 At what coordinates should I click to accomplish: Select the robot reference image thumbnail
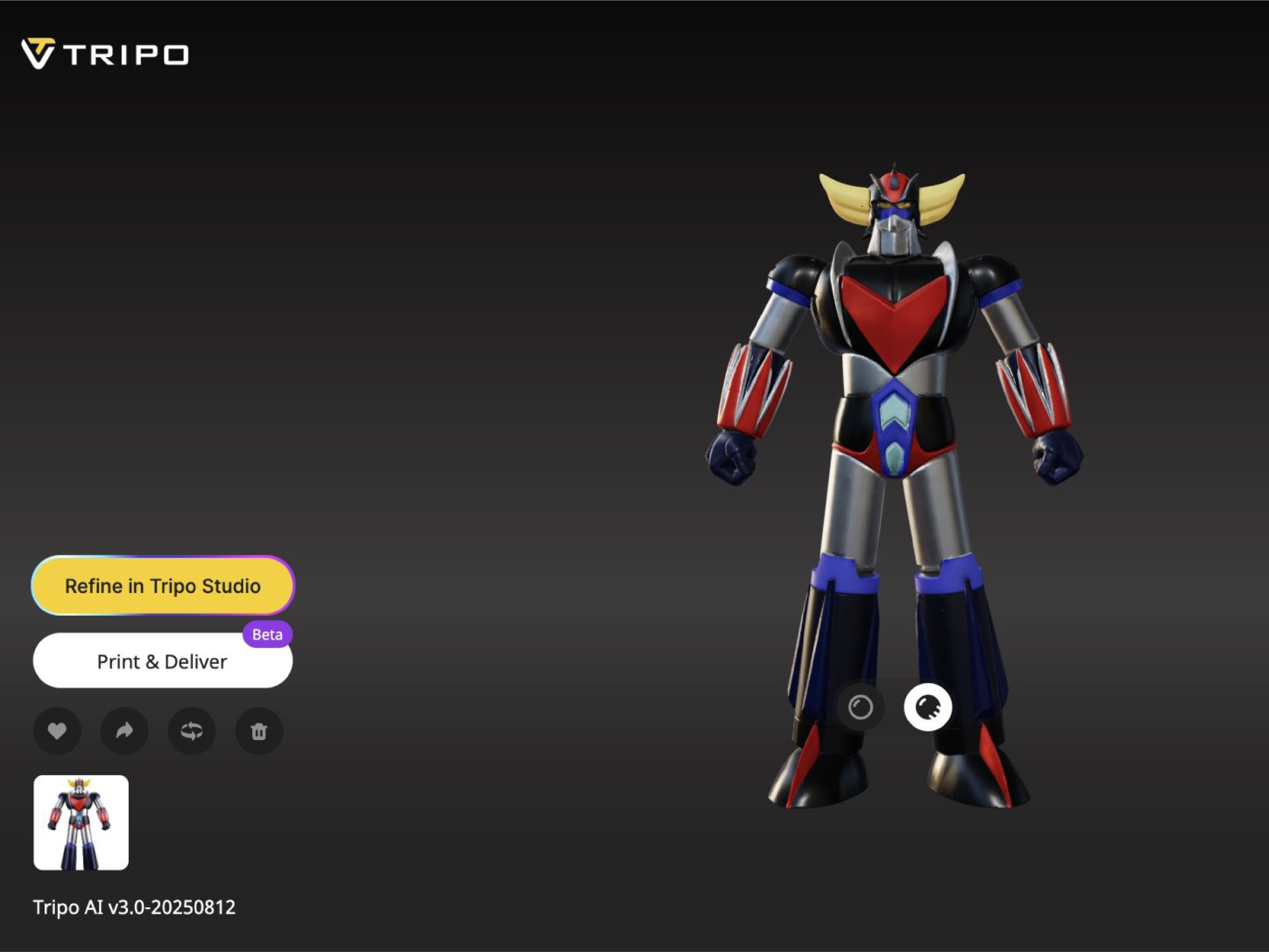point(81,822)
